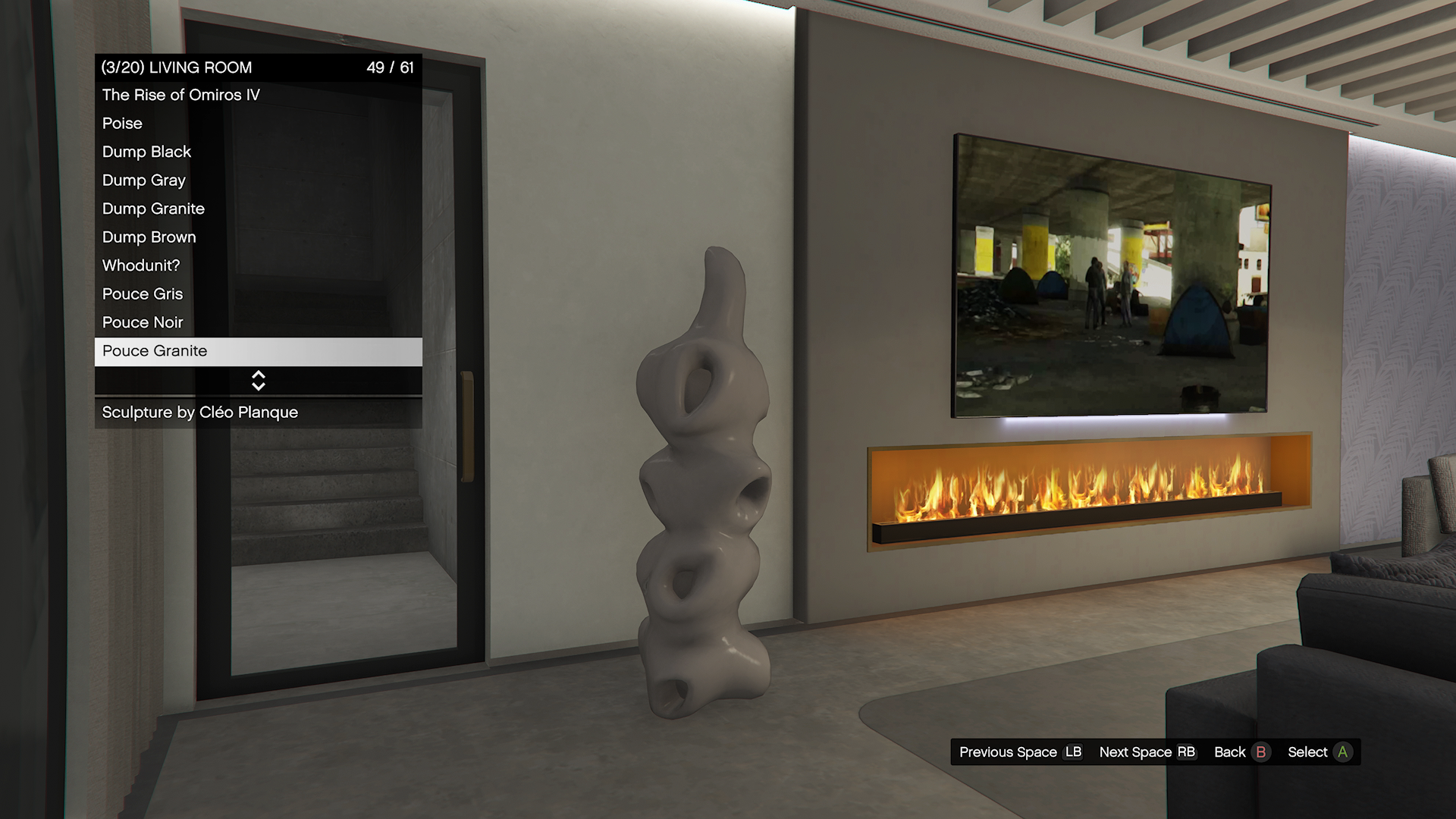Choose Dump Granite in the menu
The image size is (1456, 819).
click(154, 209)
